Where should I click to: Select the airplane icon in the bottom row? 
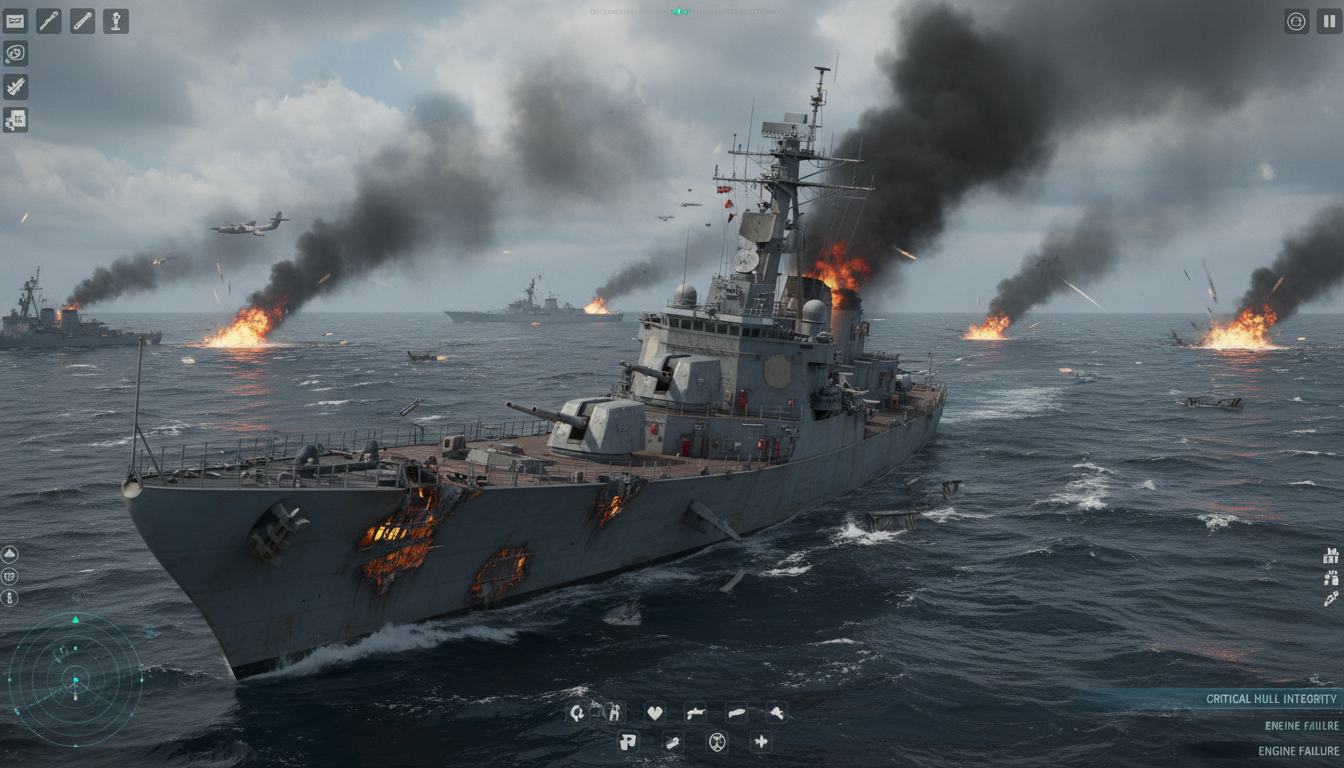pos(761,742)
